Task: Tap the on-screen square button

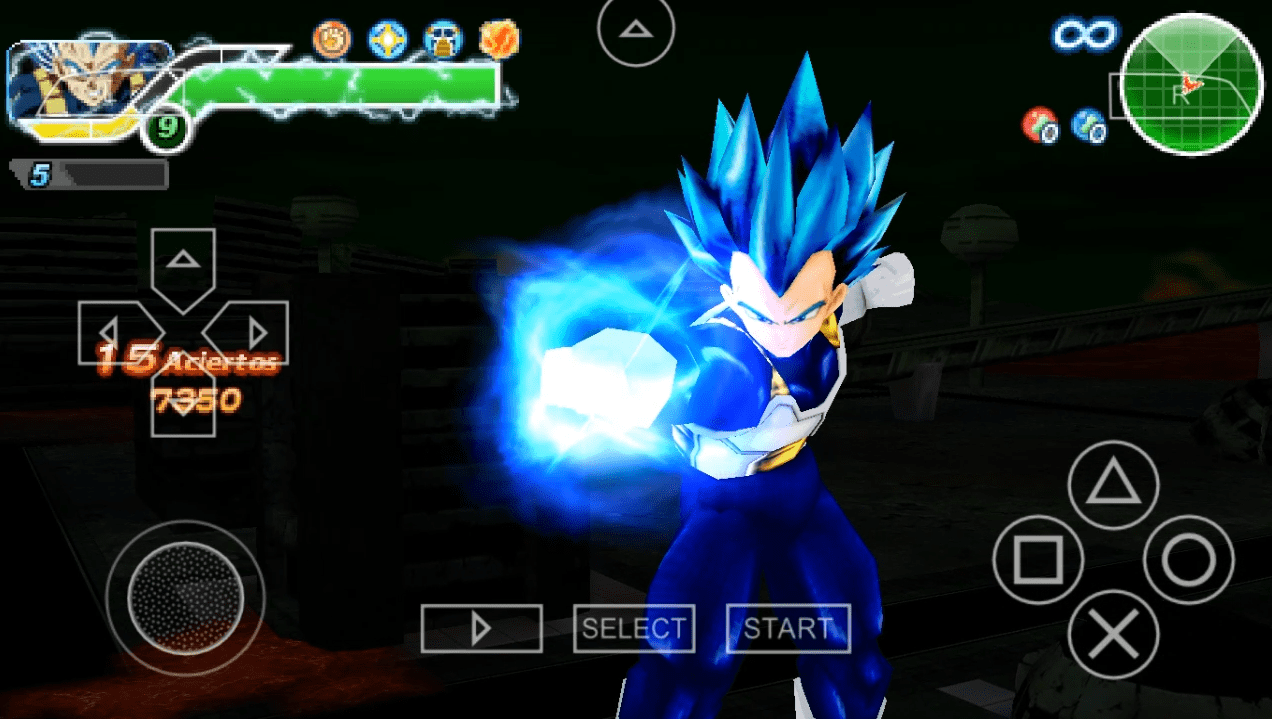Action: [x=1038, y=560]
